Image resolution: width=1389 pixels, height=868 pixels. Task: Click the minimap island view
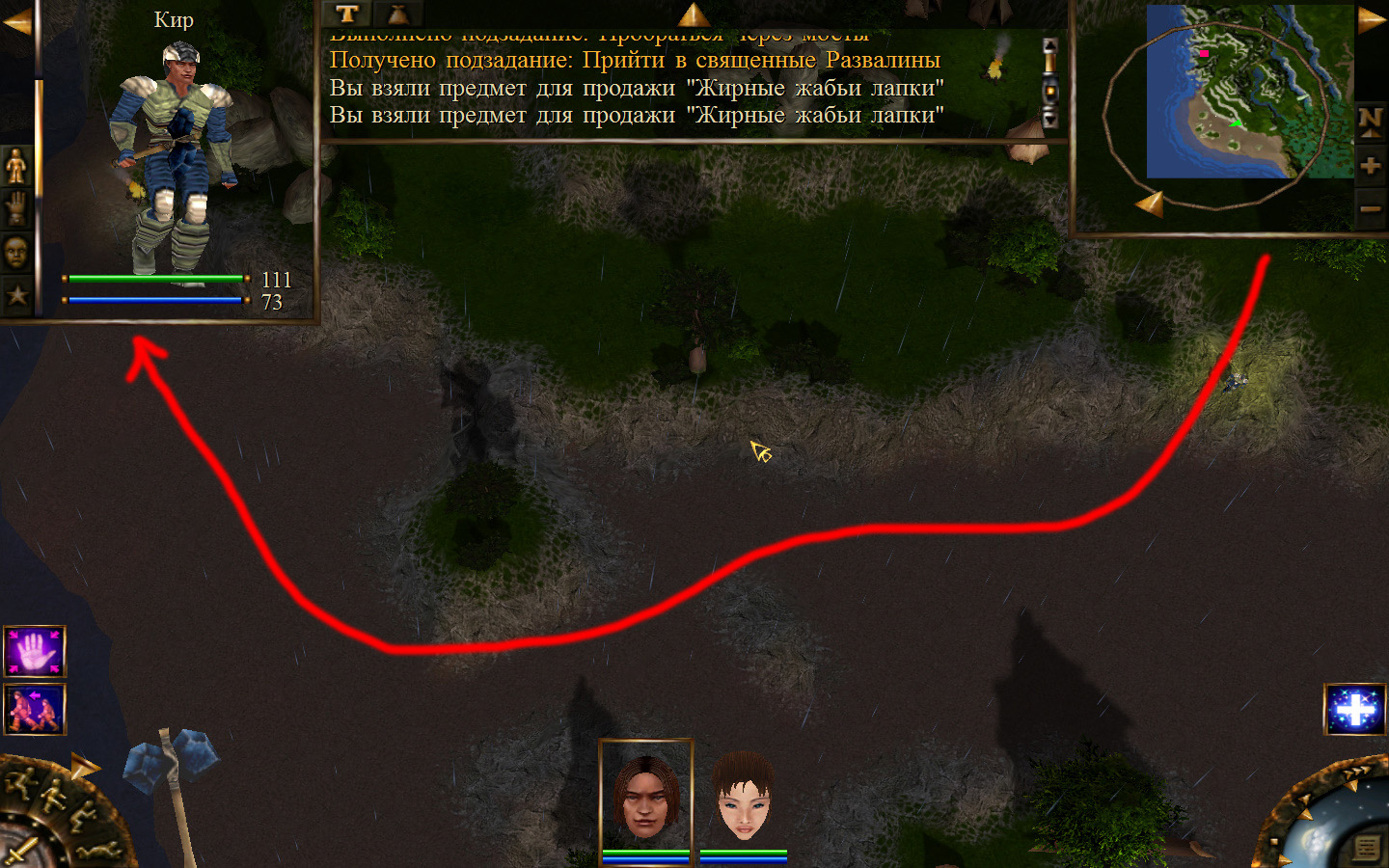click(1249, 93)
